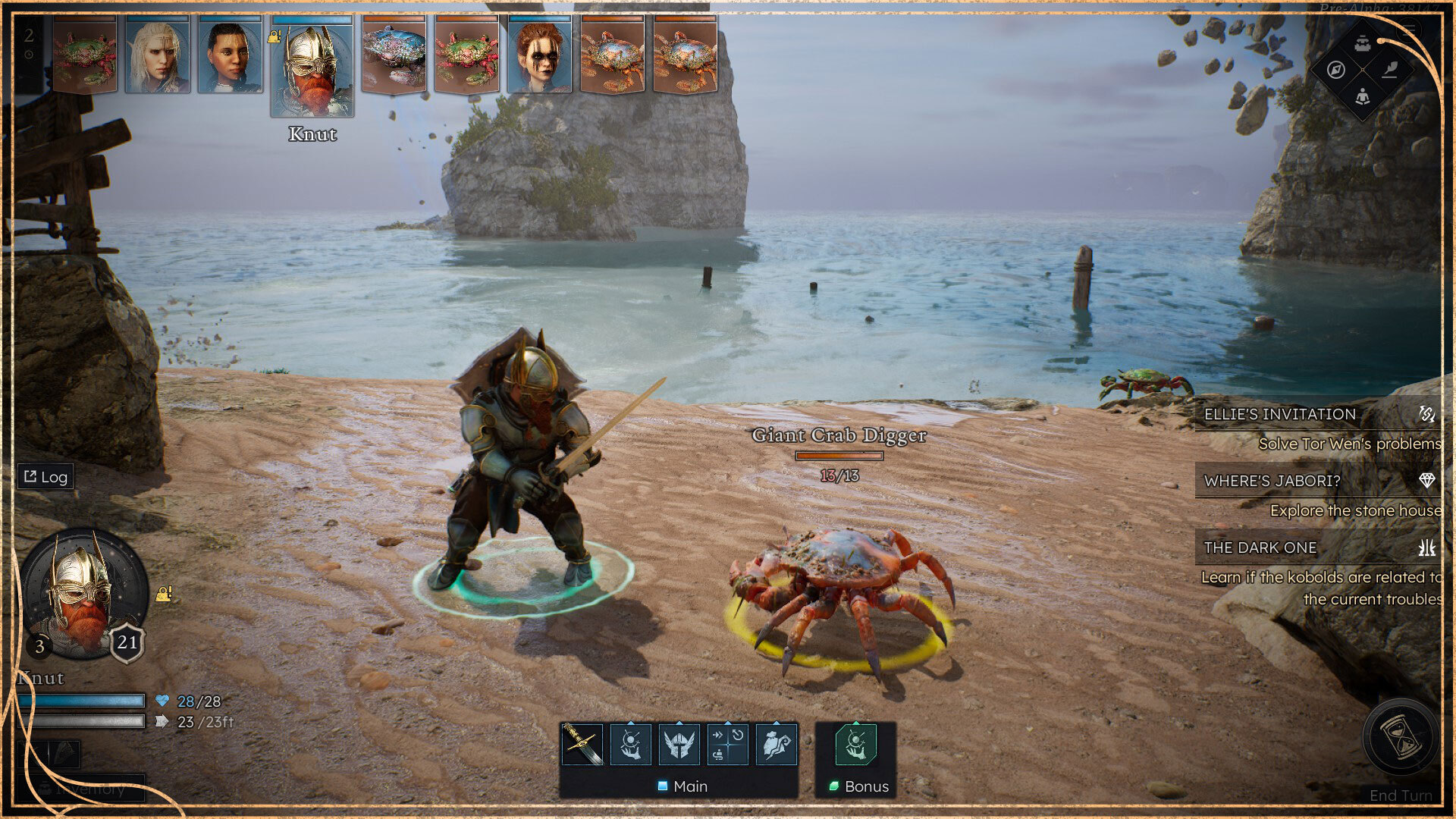Select the sword attack in the Main bar
The image size is (1456, 819).
click(x=582, y=744)
